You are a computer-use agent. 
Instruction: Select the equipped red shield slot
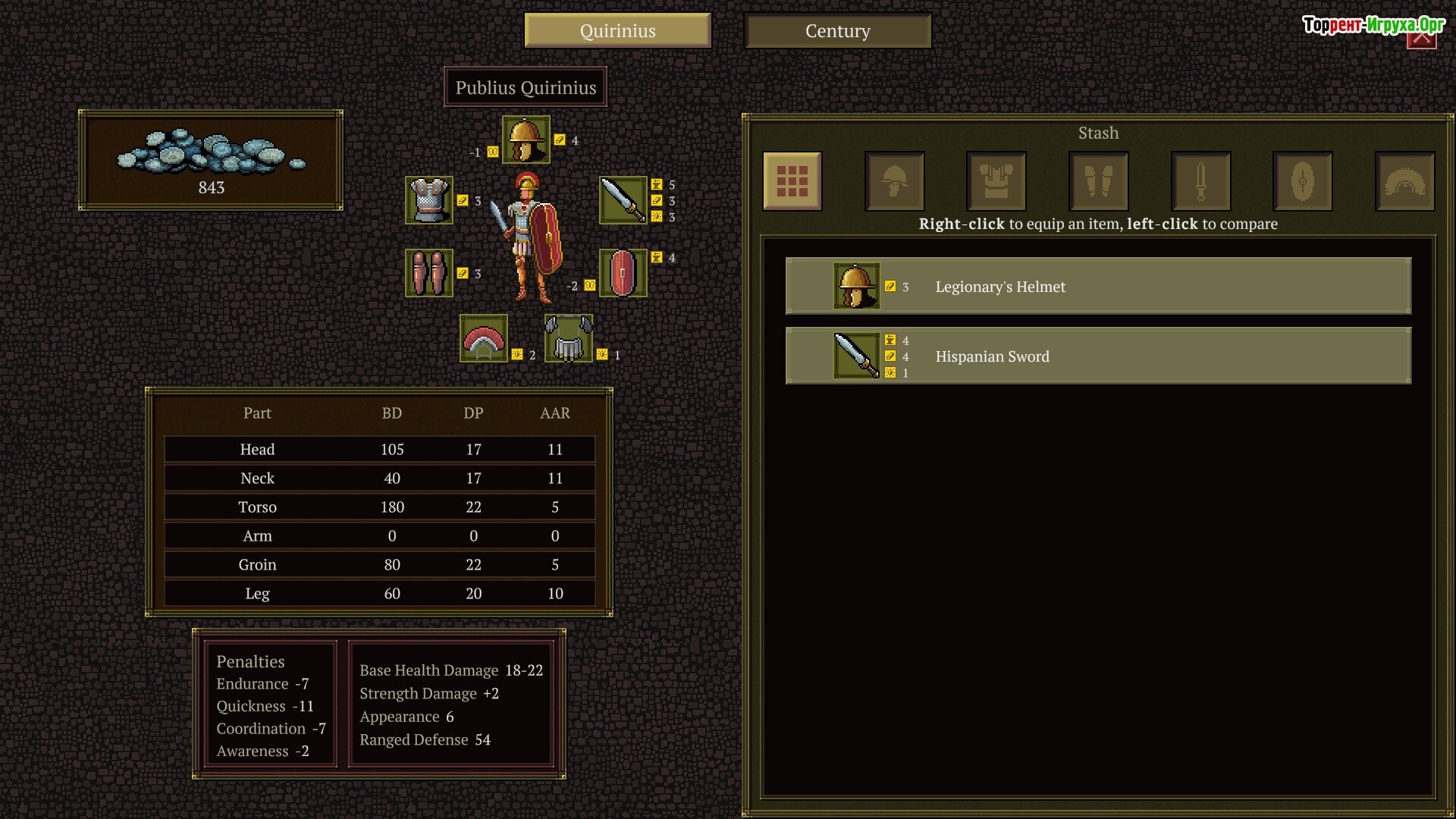[x=623, y=273]
